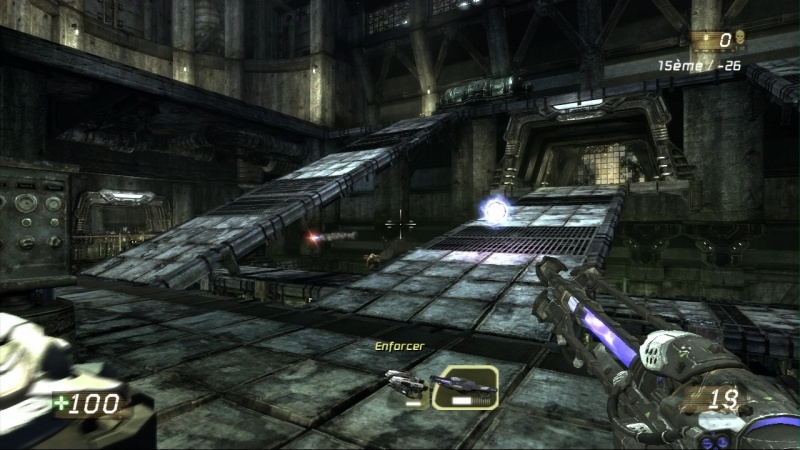Select the Enforcer pistol weapon slot
The width and height of the screenshot is (800, 450).
point(405,384)
